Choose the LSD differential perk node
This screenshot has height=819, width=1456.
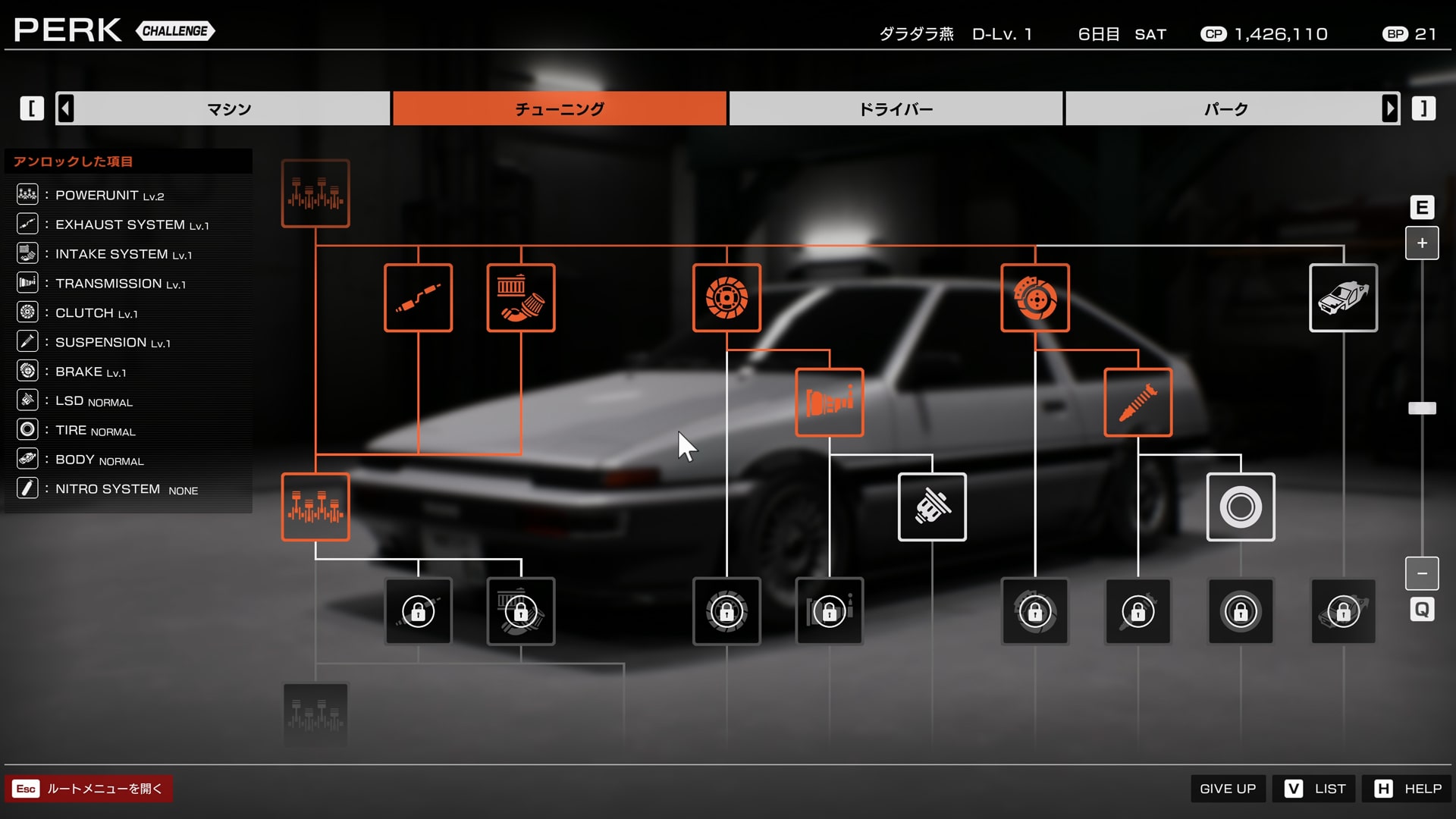[932, 507]
